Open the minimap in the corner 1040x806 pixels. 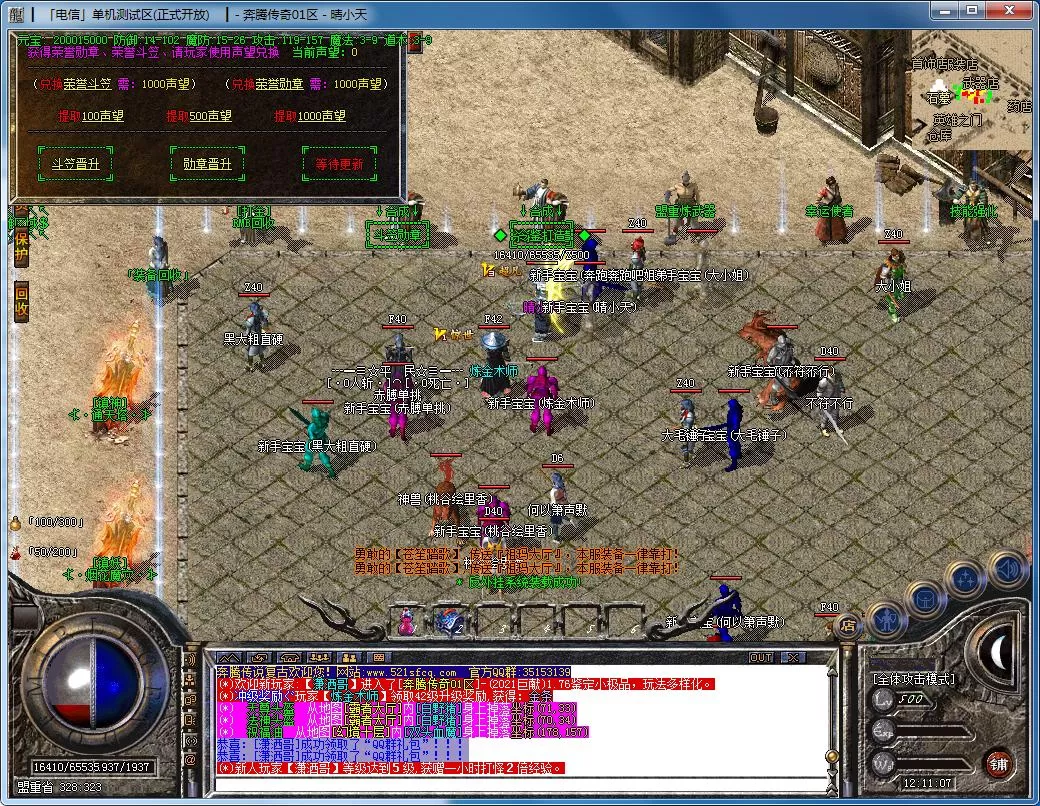tap(968, 88)
